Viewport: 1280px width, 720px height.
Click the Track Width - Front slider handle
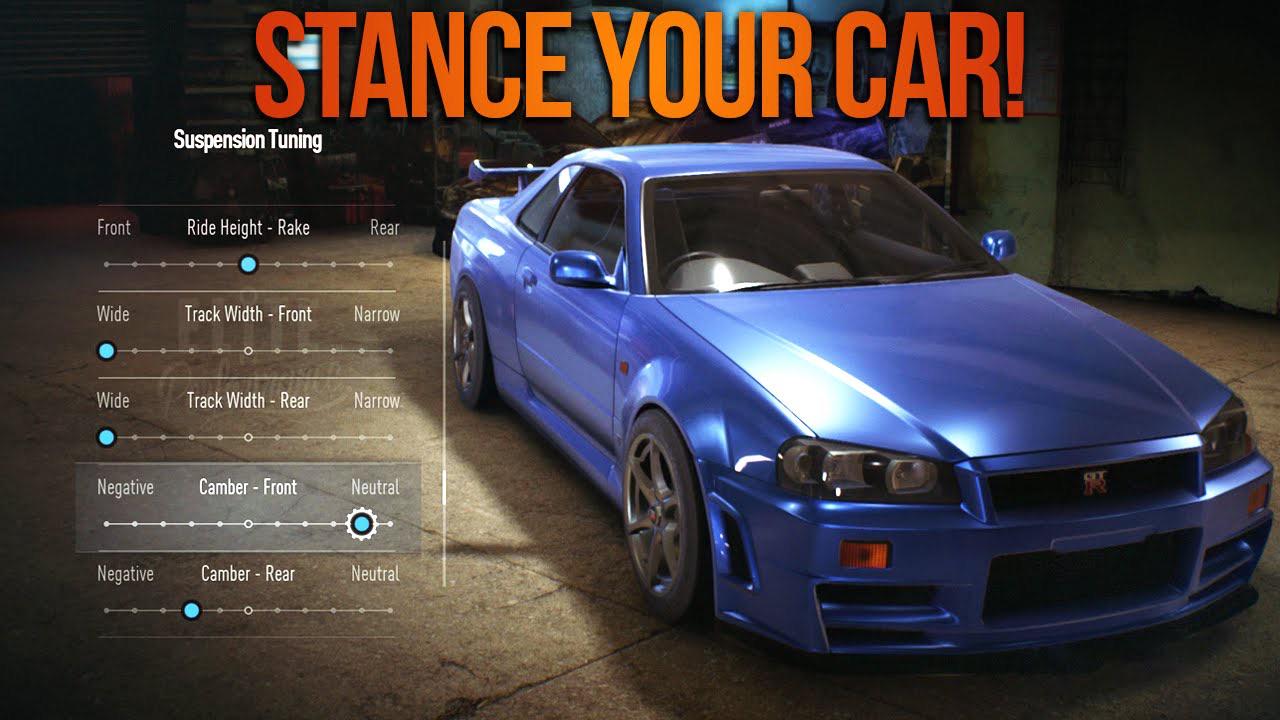(107, 350)
